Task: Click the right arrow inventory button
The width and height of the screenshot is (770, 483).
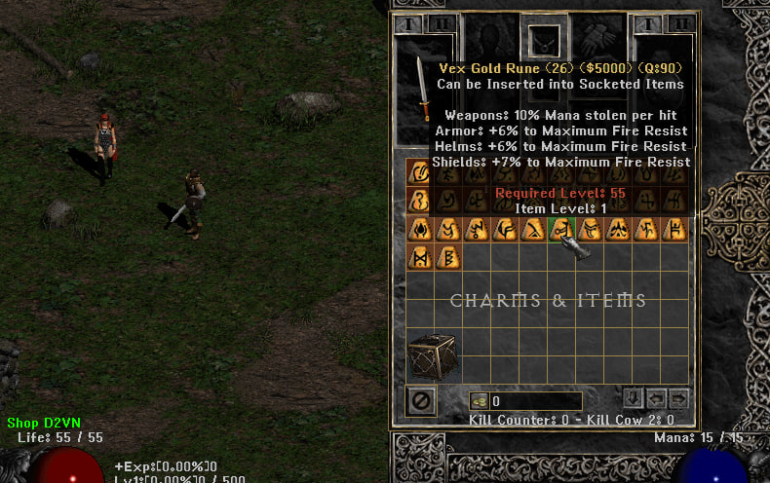Action: [x=679, y=399]
